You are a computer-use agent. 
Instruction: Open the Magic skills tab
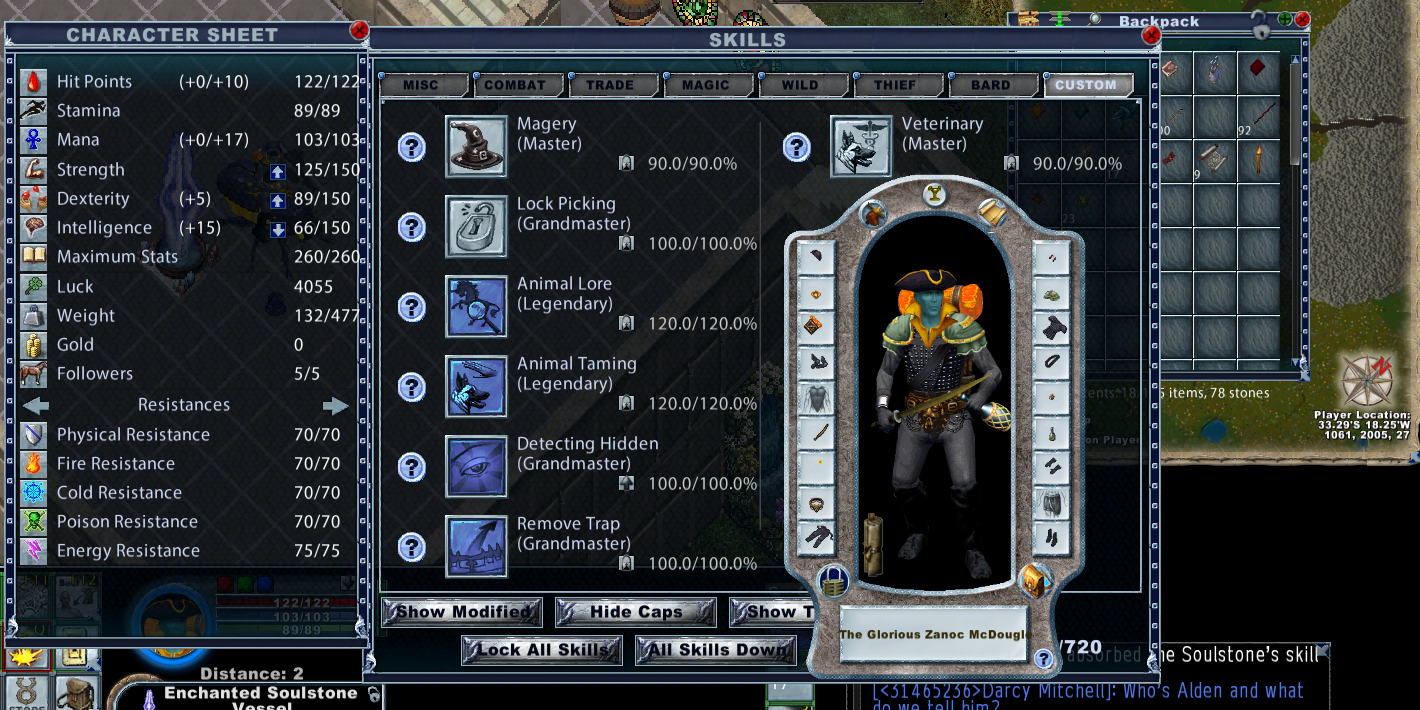(x=706, y=85)
